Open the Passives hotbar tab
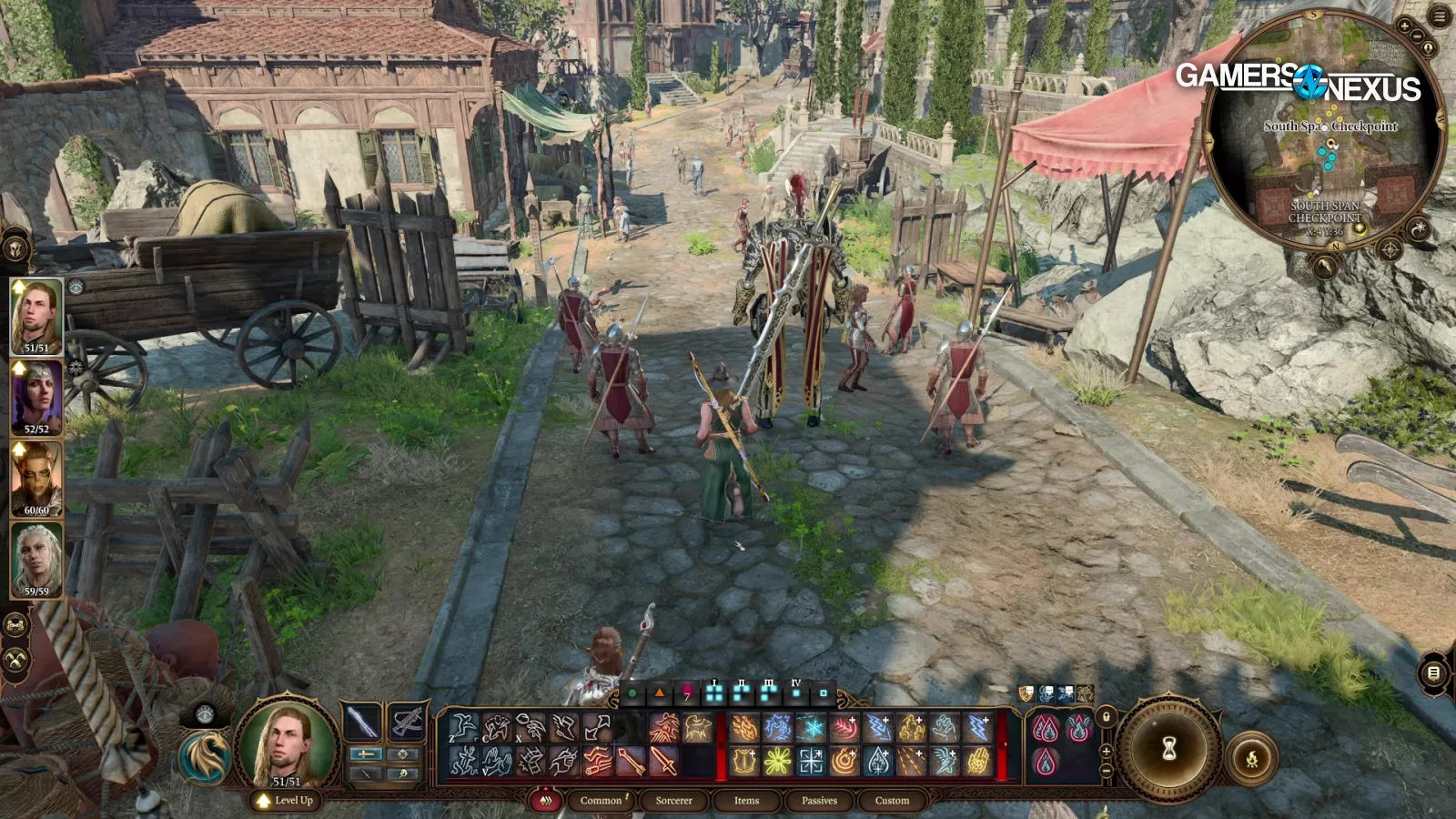Image resolution: width=1456 pixels, height=819 pixels. pos(819,801)
